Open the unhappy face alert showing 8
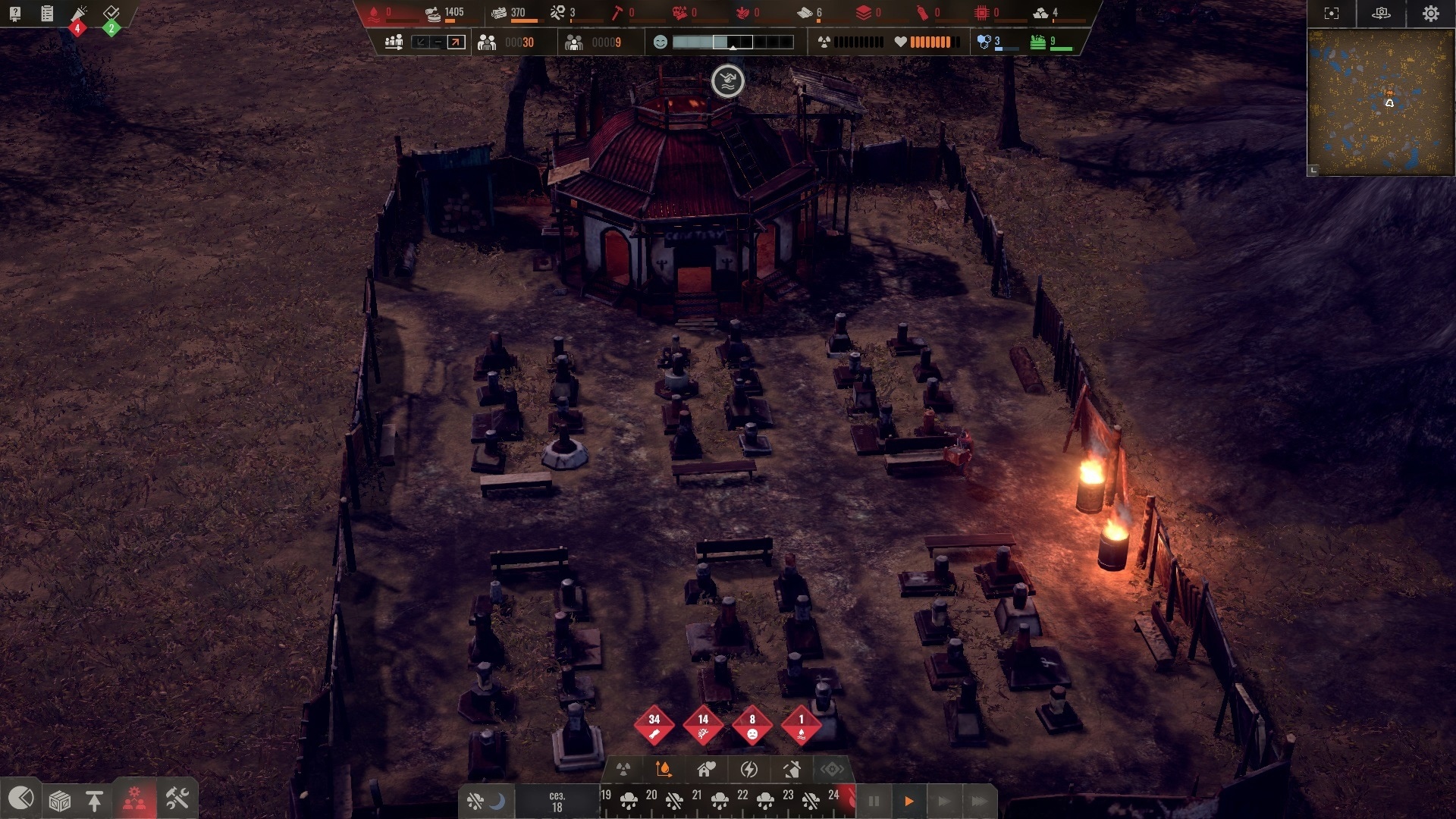Image resolution: width=1456 pixels, height=819 pixels. click(752, 725)
